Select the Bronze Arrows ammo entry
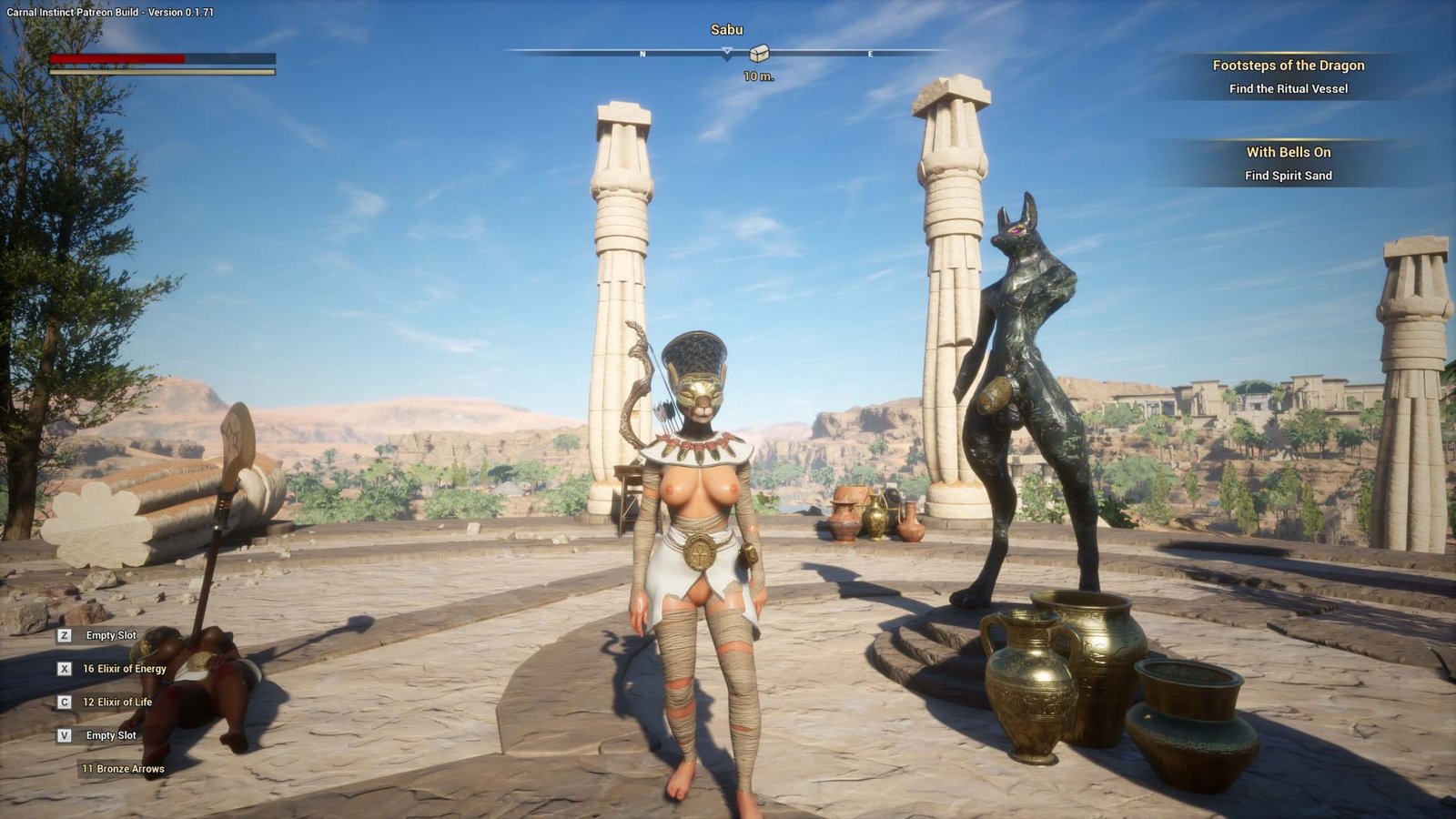This screenshot has width=1456, height=819. pos(123,769)
